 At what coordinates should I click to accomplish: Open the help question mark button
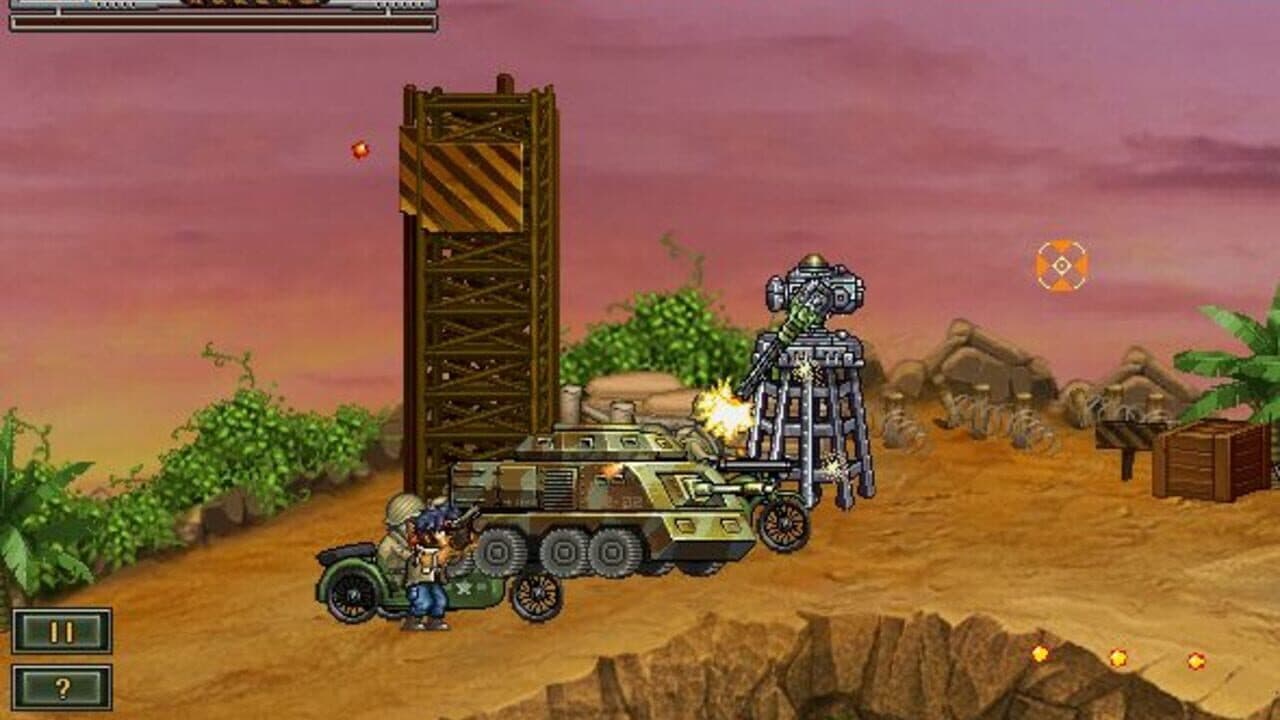[x=62, y=685]
